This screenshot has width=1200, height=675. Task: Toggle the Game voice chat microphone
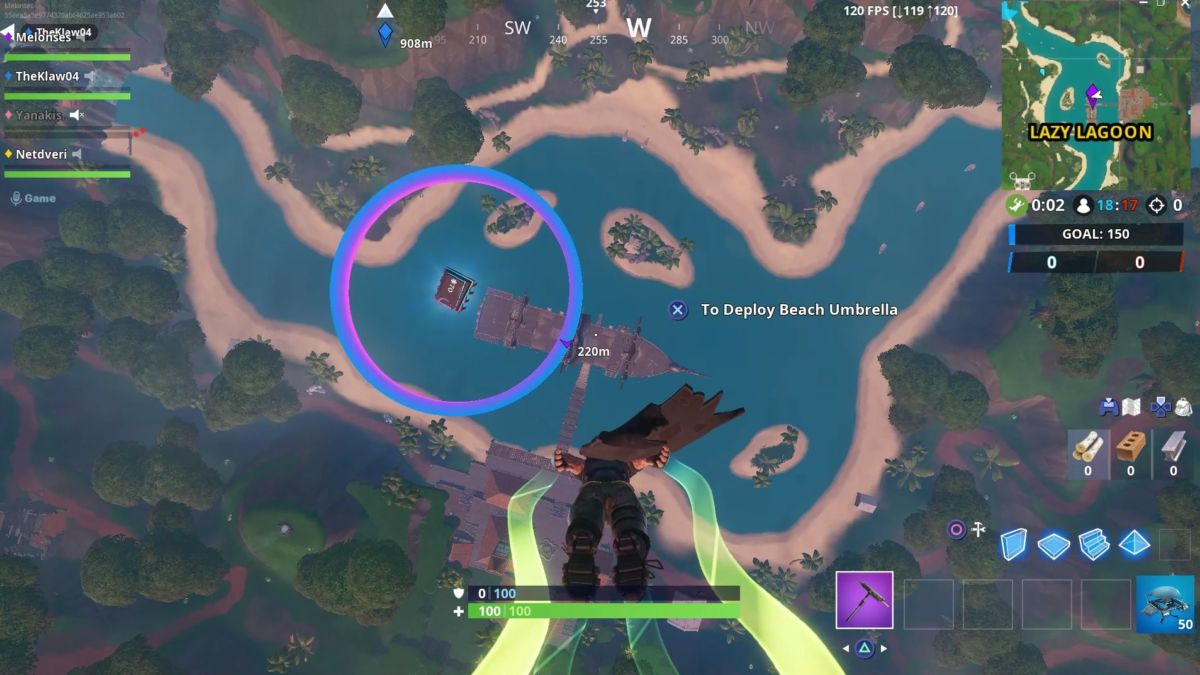[x=16, y=198]
